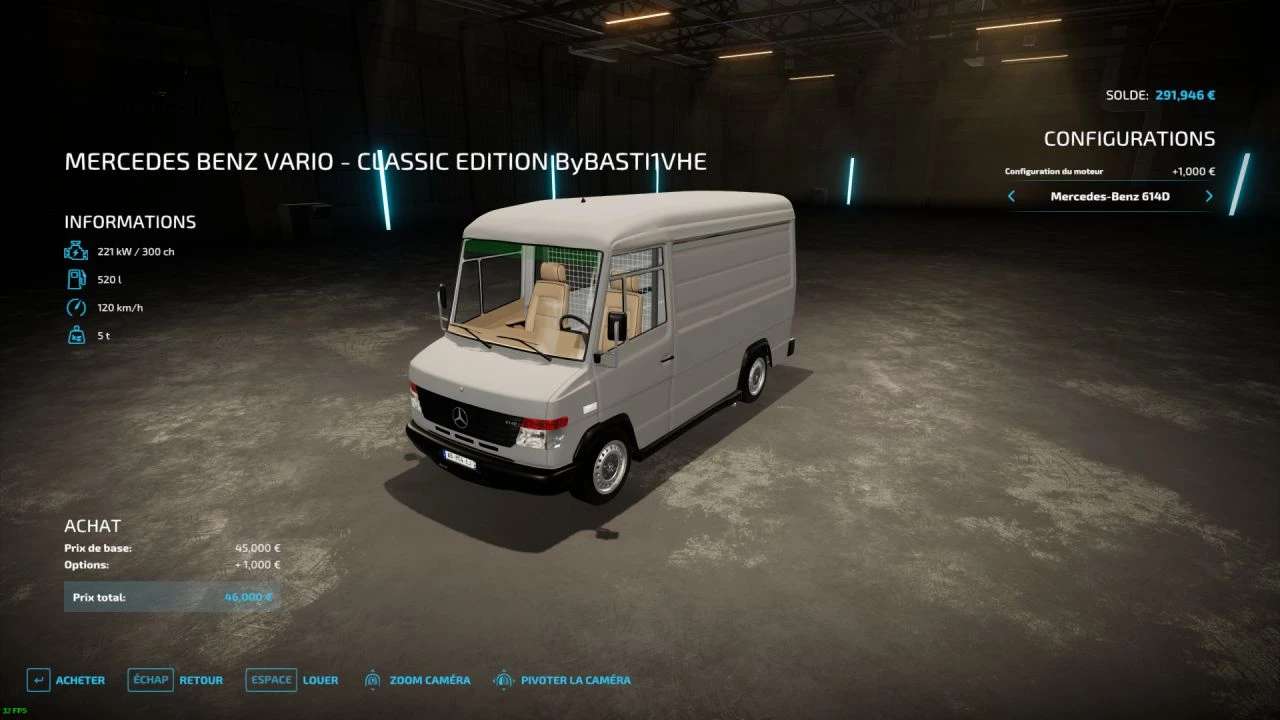Select previous engine configuration with left arrow
Screen dimensions: 1280x720
pos(1011,197)
